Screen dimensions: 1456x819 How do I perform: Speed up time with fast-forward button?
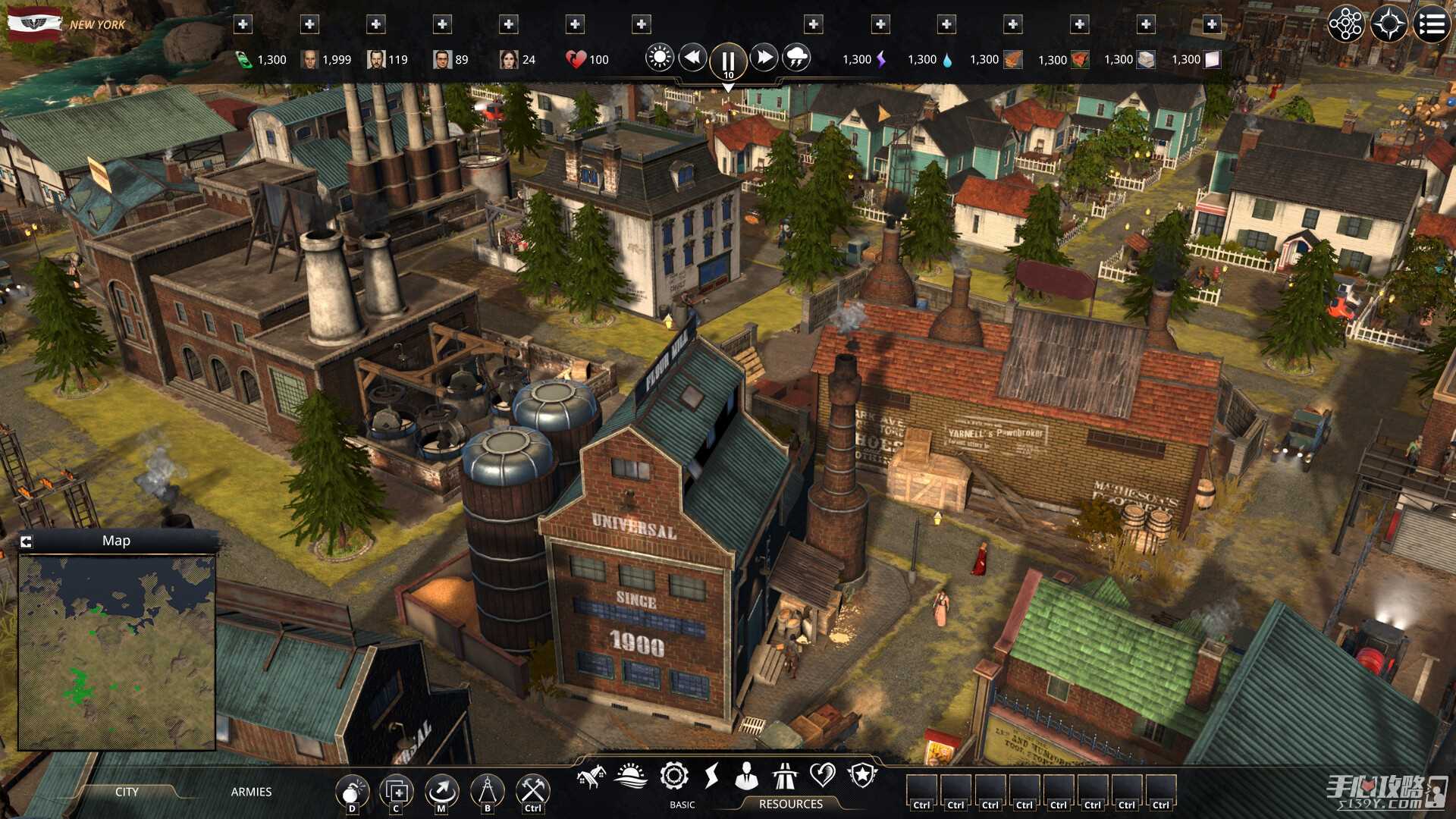coord(764,58)
